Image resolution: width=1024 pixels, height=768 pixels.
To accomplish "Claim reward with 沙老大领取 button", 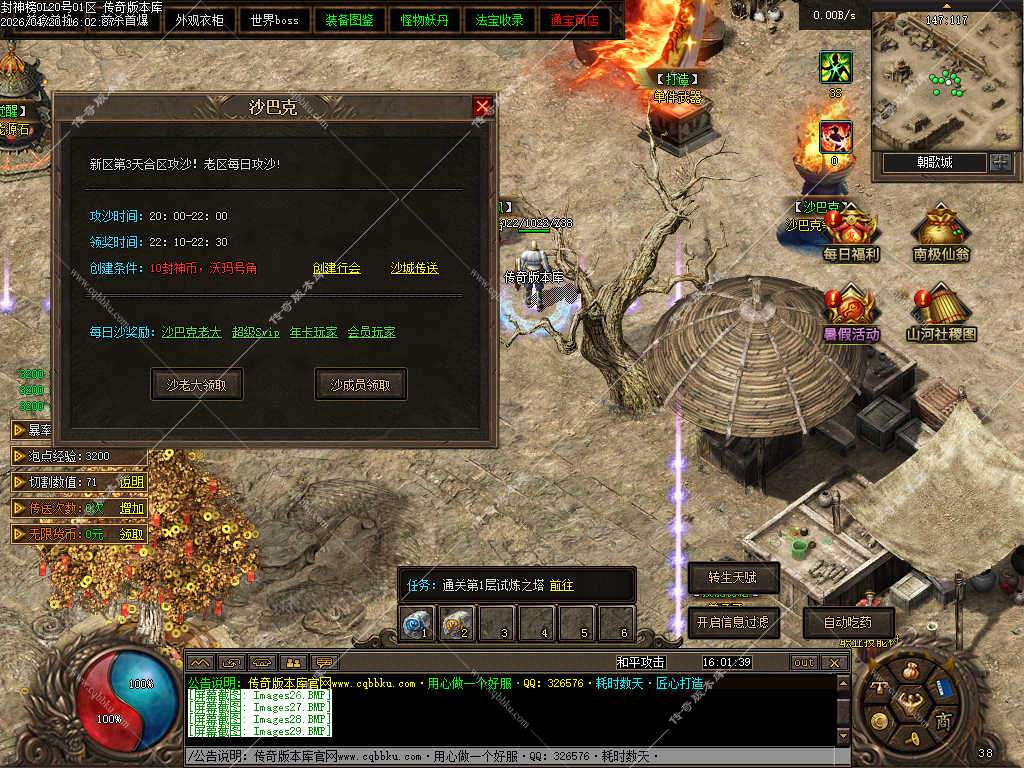I will [x=196, y=384].
